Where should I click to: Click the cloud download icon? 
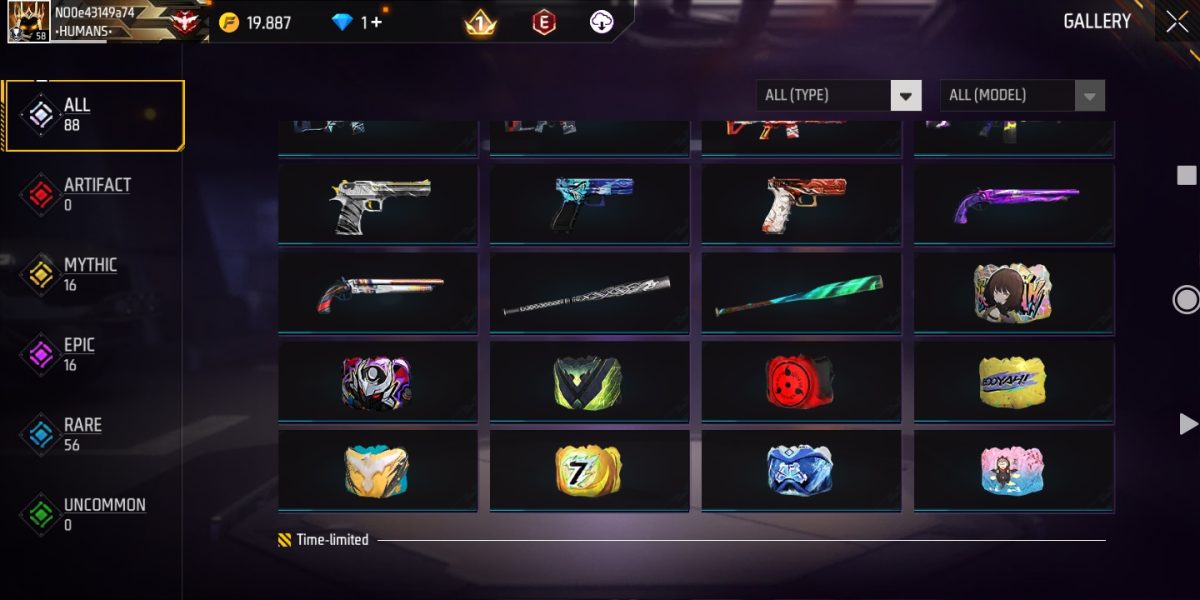pos(601,22)
